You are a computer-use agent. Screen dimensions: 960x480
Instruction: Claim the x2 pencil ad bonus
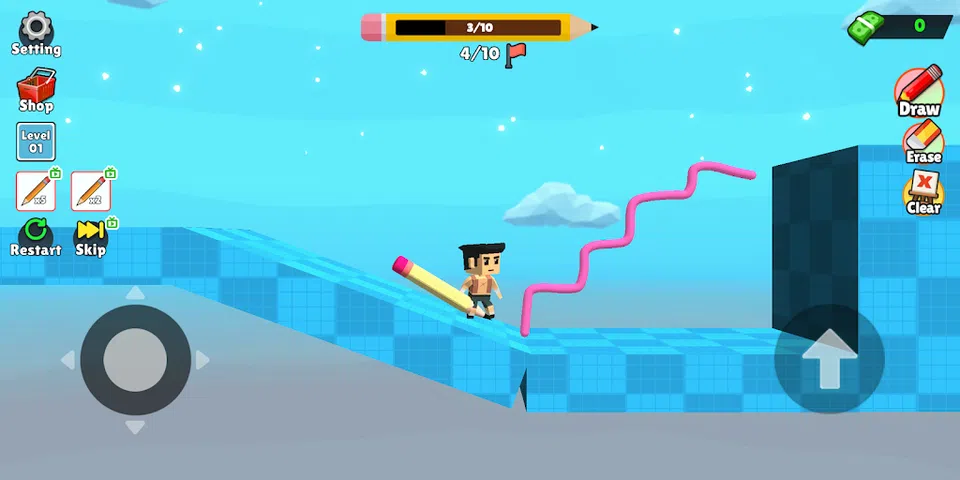click(91, 190)
